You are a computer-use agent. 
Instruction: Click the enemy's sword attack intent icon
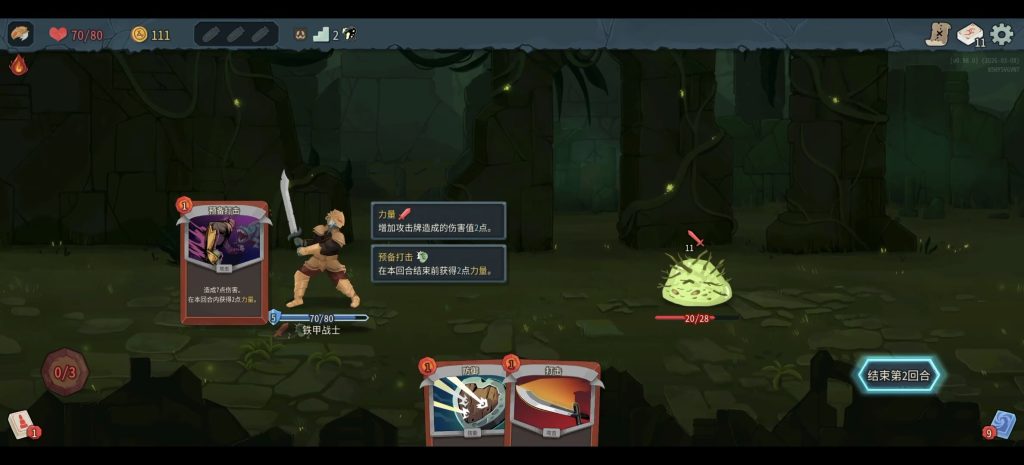[x=697, y=240]
